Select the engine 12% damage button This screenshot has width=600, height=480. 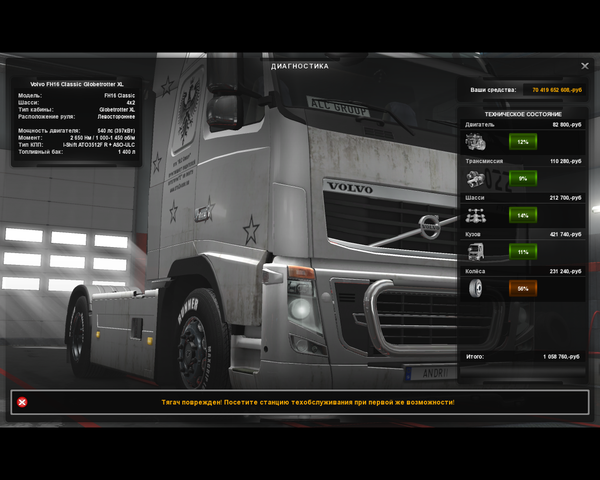tap(522, 142)
